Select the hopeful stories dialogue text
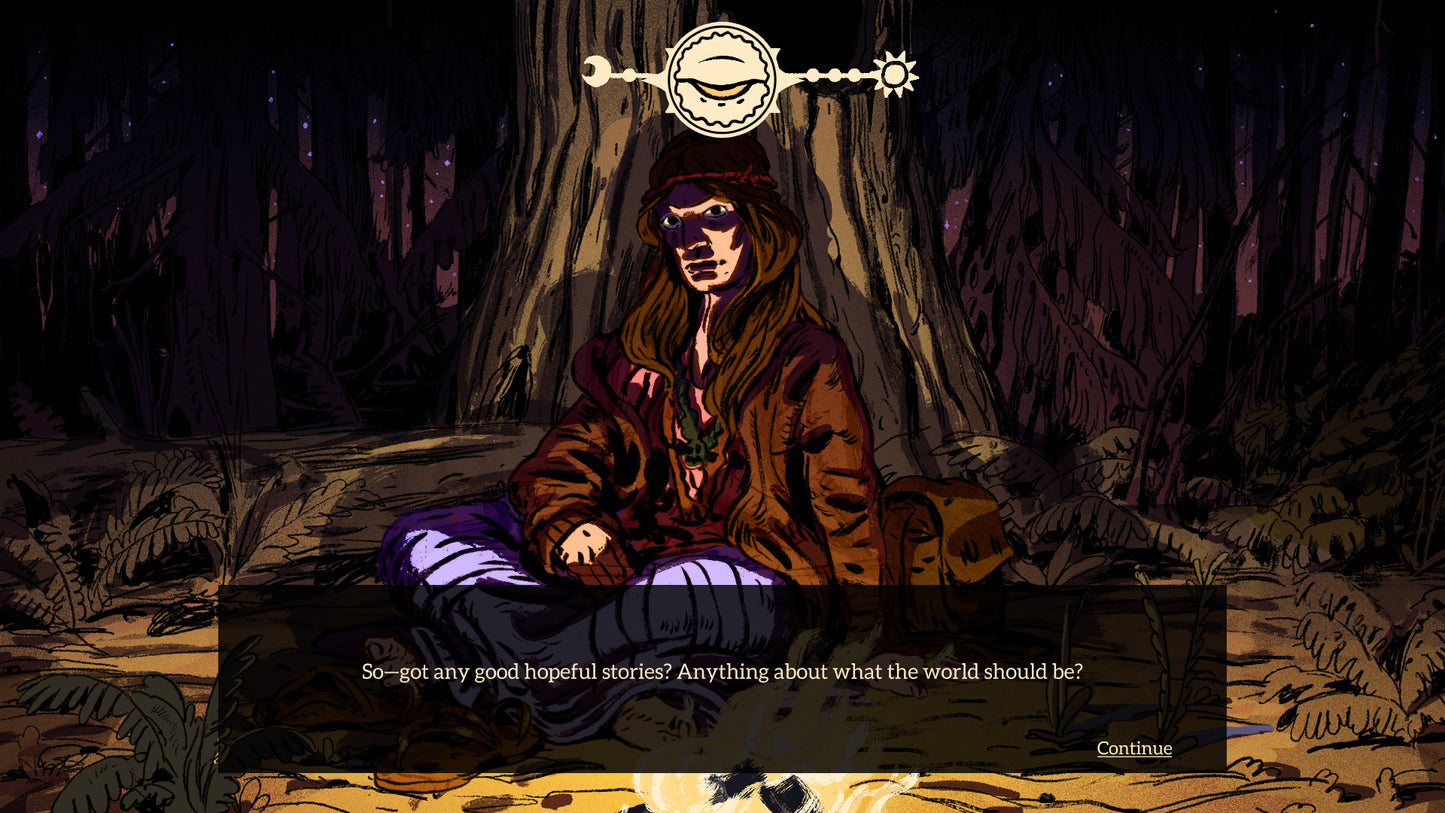The image size is (1445, 813). coord(722,672)
